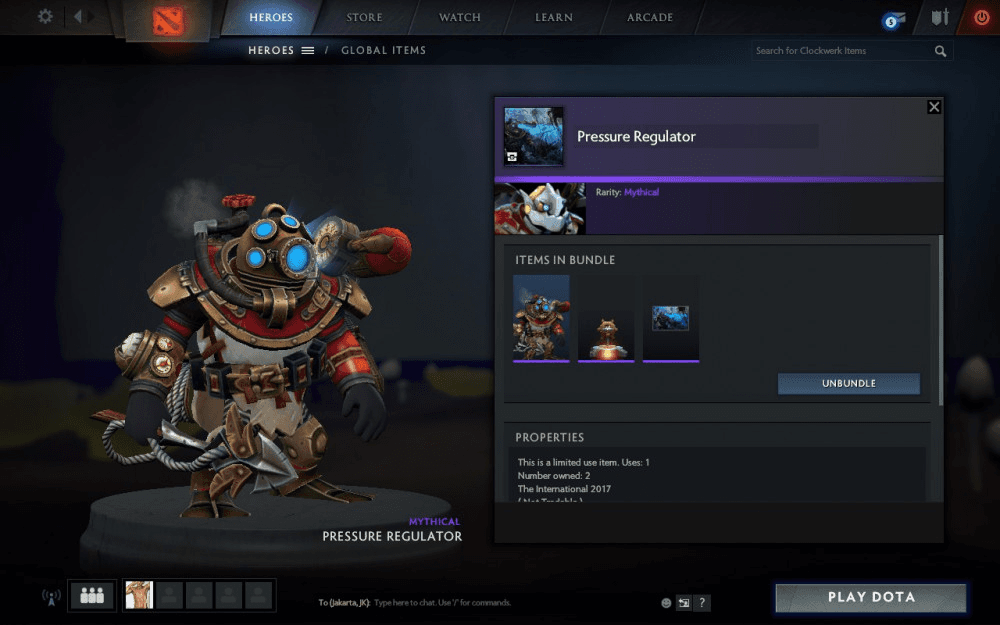The width and height of the screenshot is (1000, 625).
Task: Open the Store tab
Action: (364, 17)
